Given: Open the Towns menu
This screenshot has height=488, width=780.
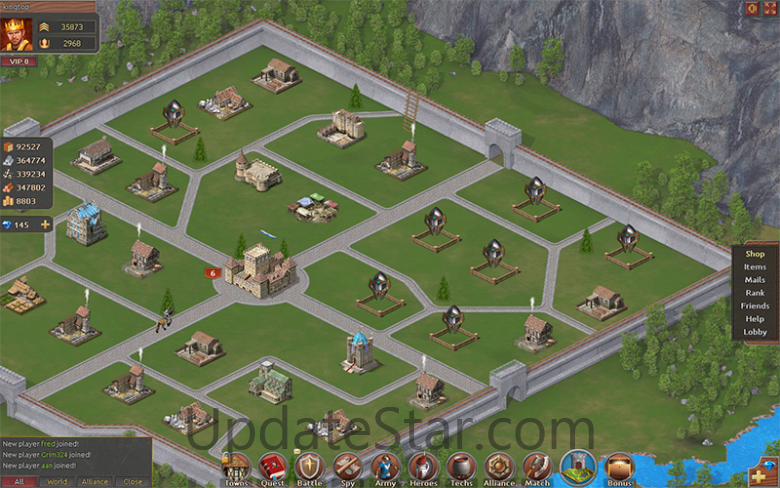Looking at the screenshot, I should [x=235, y=467].
